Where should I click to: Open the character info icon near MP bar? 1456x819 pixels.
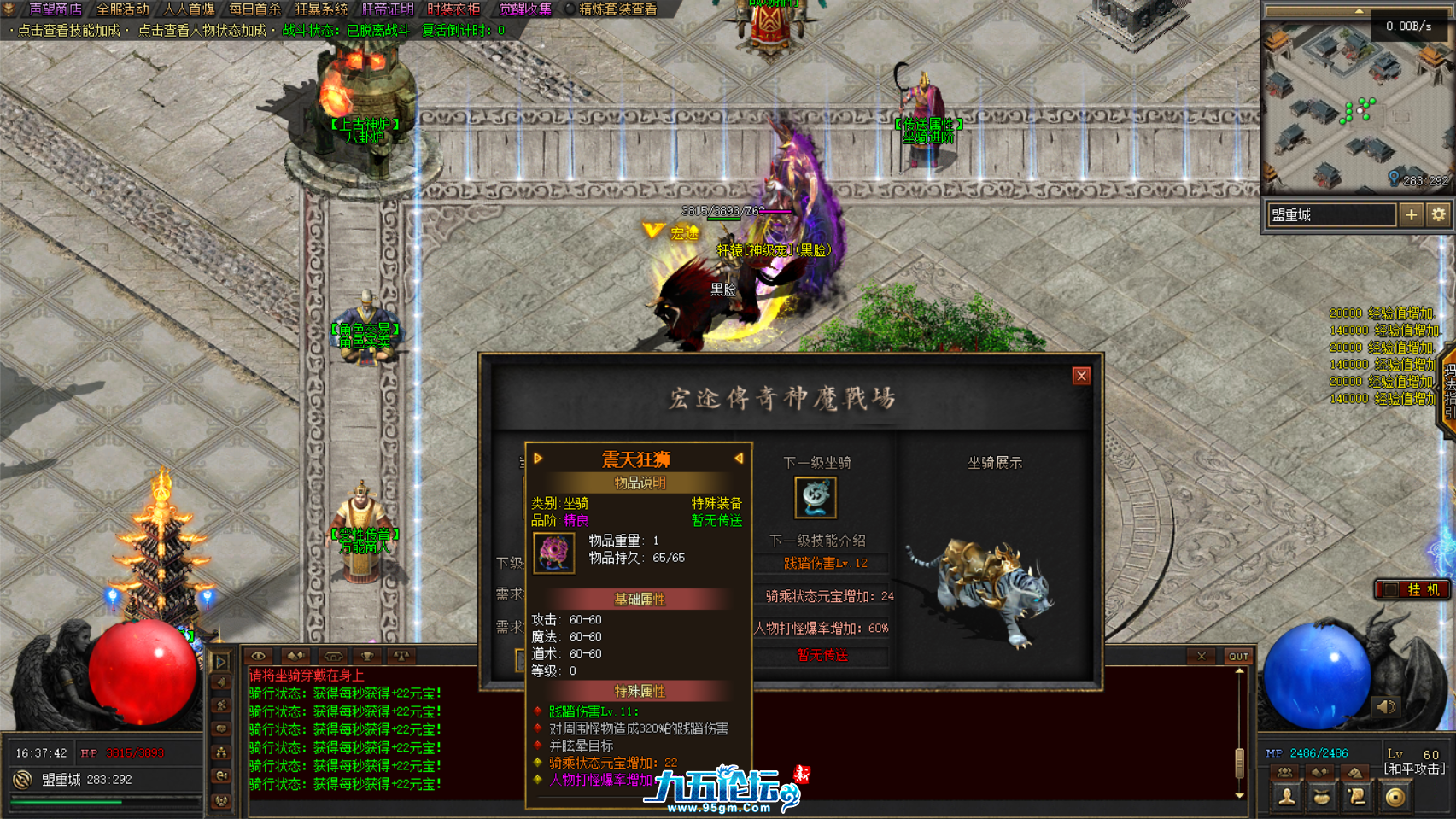(1286, 798)
